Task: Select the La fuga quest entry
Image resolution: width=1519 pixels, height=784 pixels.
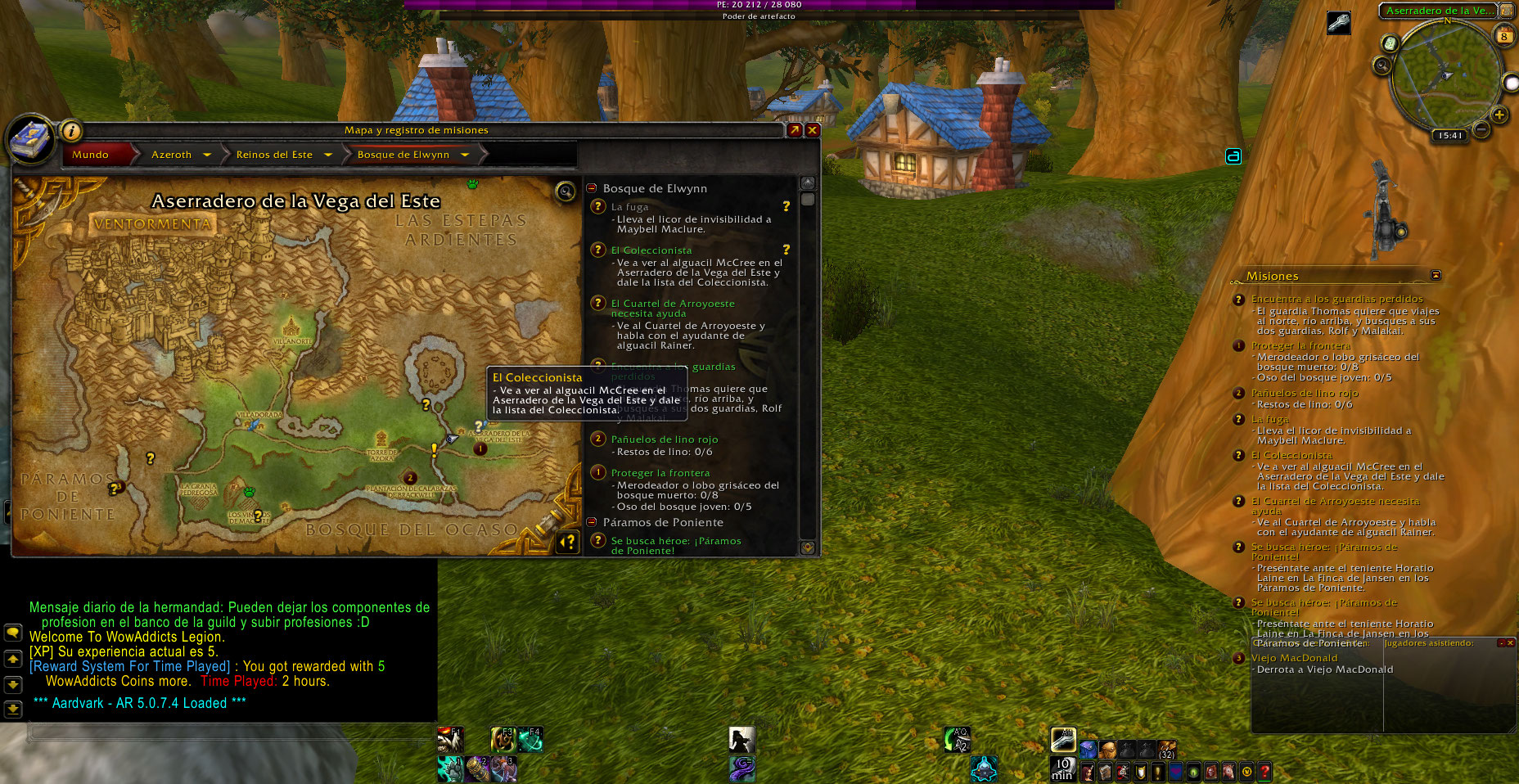Action: pos(629,207)
